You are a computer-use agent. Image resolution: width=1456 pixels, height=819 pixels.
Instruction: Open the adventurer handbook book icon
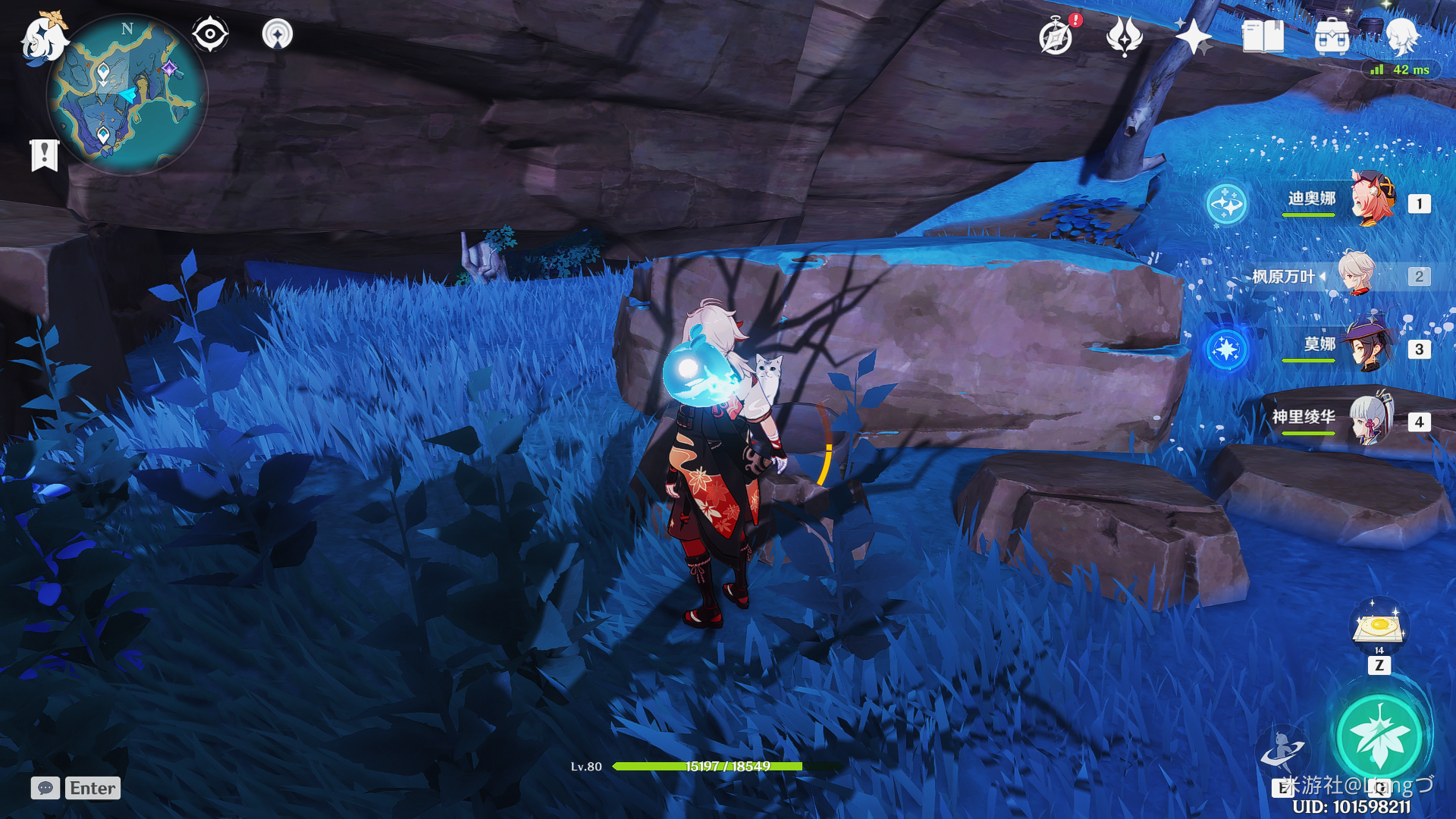[x=1263, y=36]
